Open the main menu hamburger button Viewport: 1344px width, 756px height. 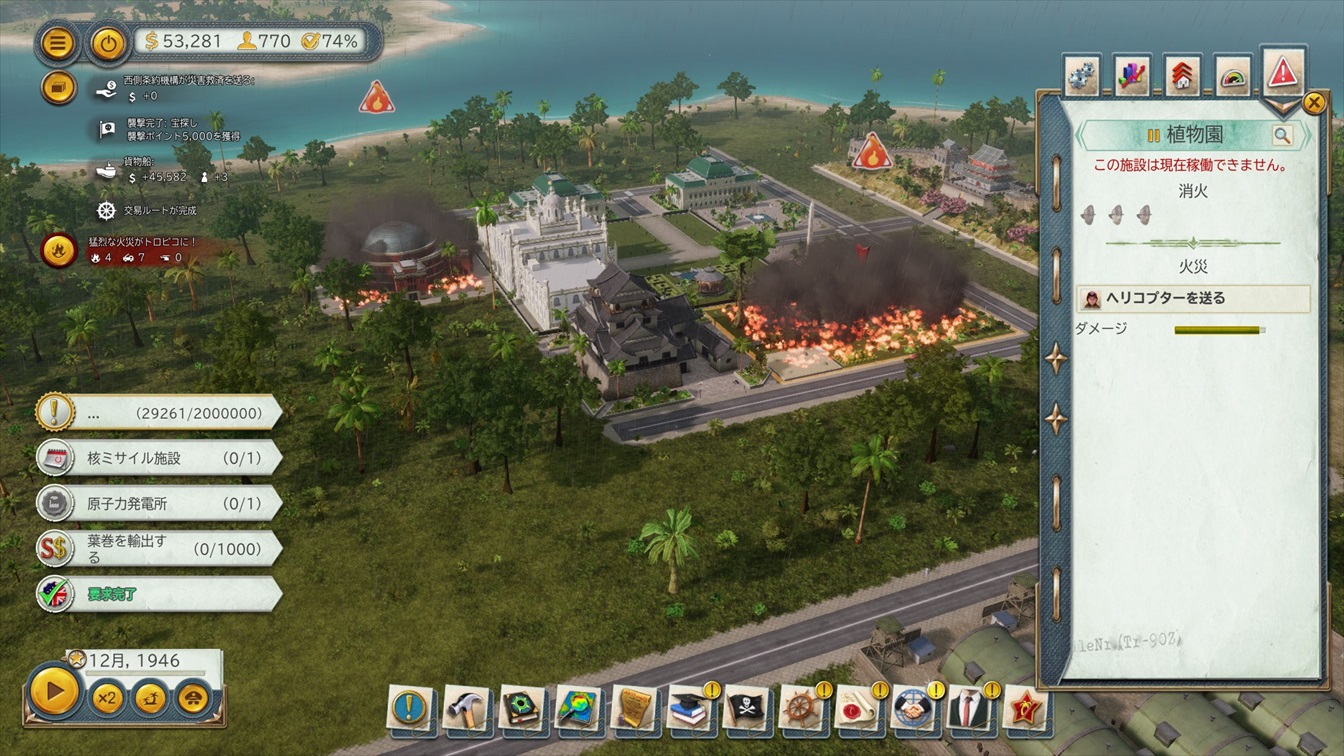coord(59,43)
